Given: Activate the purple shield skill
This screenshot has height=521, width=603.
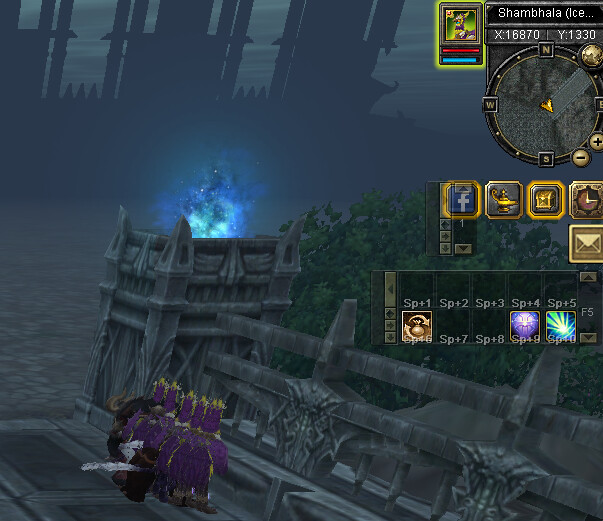Looking at the screenshot, I should [x=525, y=325].
